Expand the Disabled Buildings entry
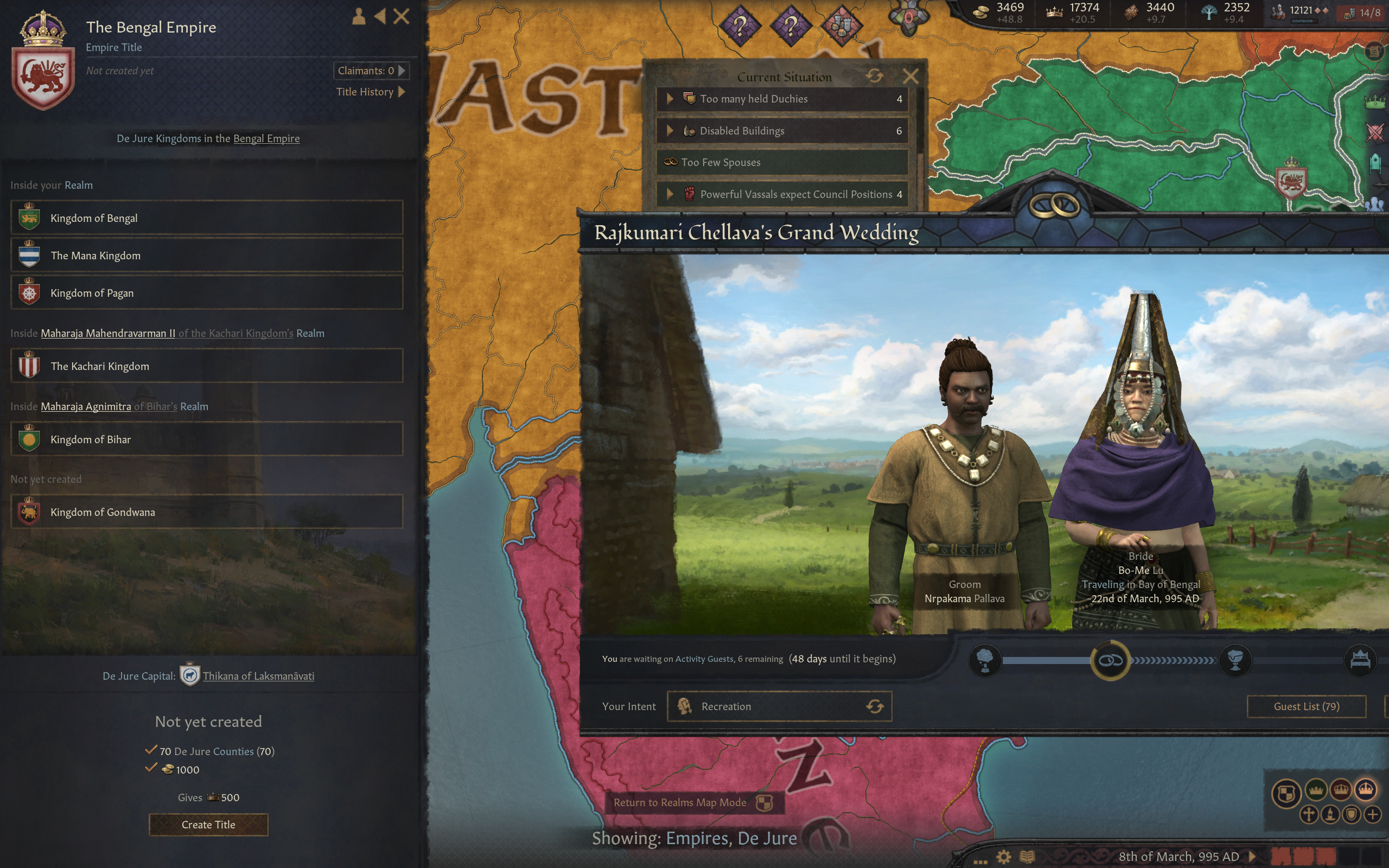 point(672,130)
